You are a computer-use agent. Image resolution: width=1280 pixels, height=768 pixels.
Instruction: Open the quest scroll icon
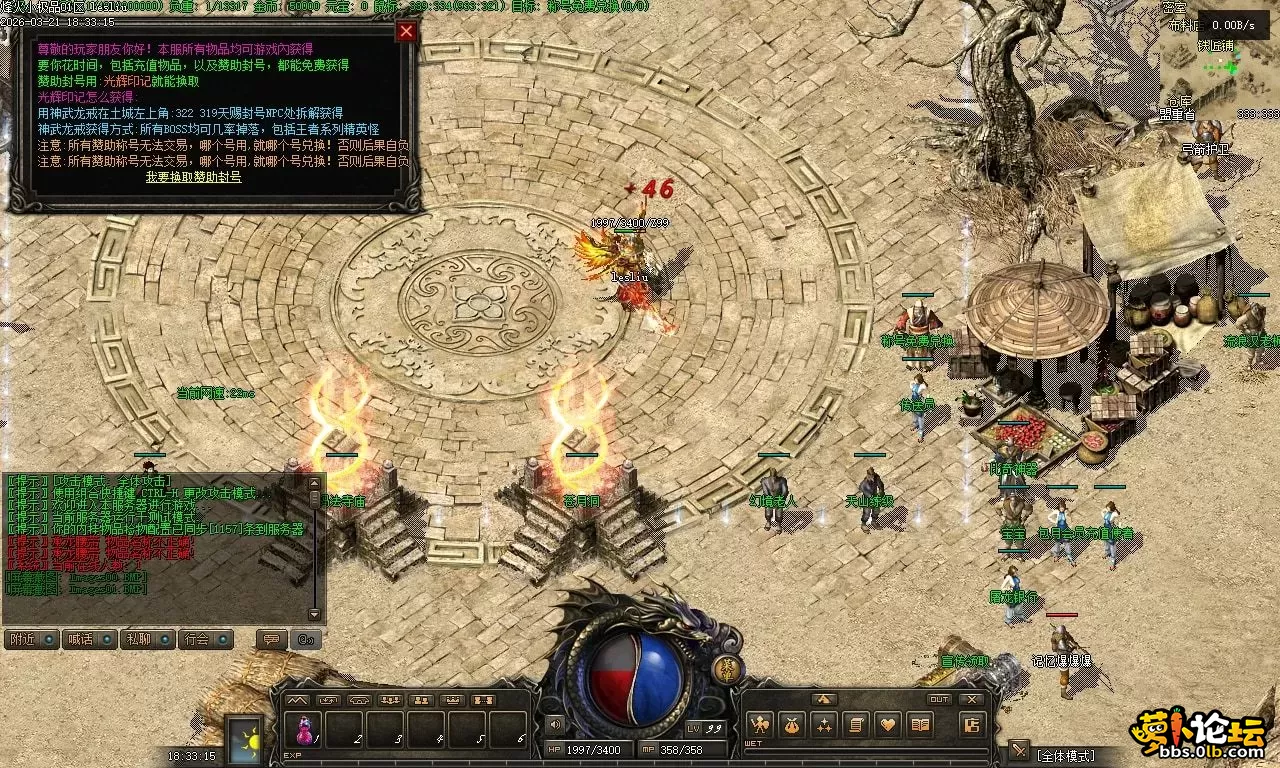(855, 725)
